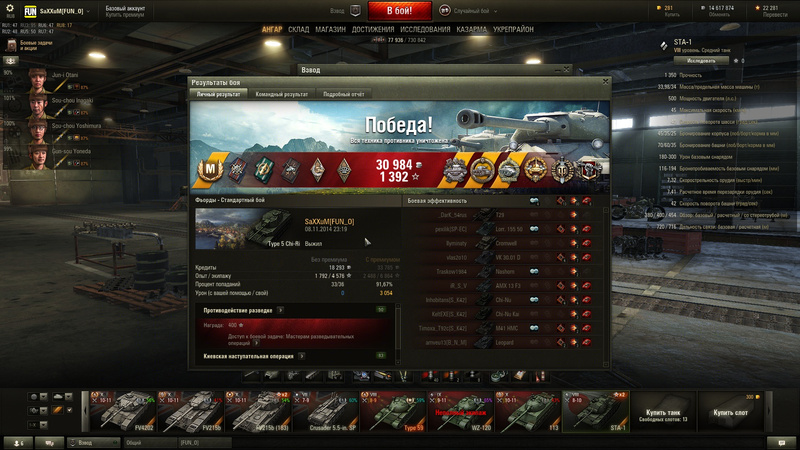Click the "Купить танк" button

click(663, 414)
